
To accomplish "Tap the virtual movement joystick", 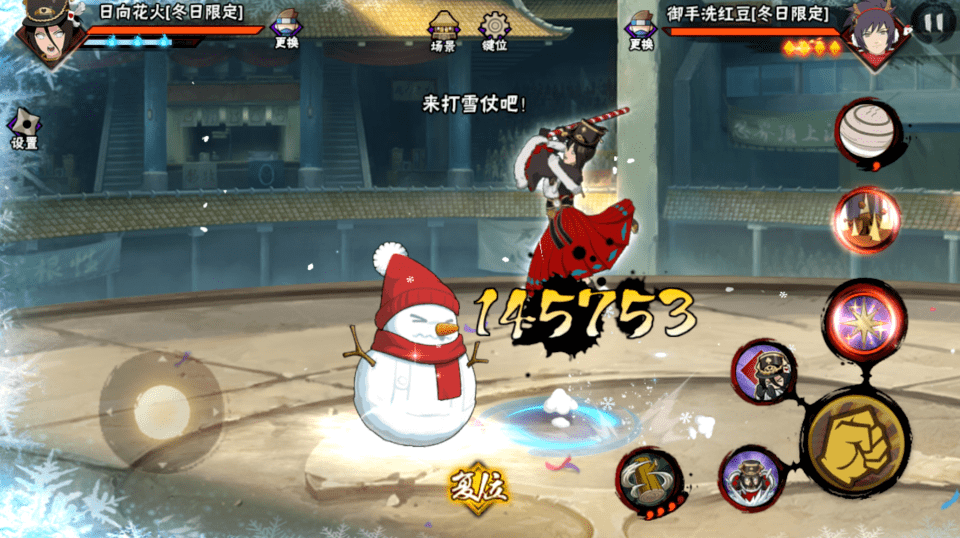I will pyautogui.click(x=161, y=410).
